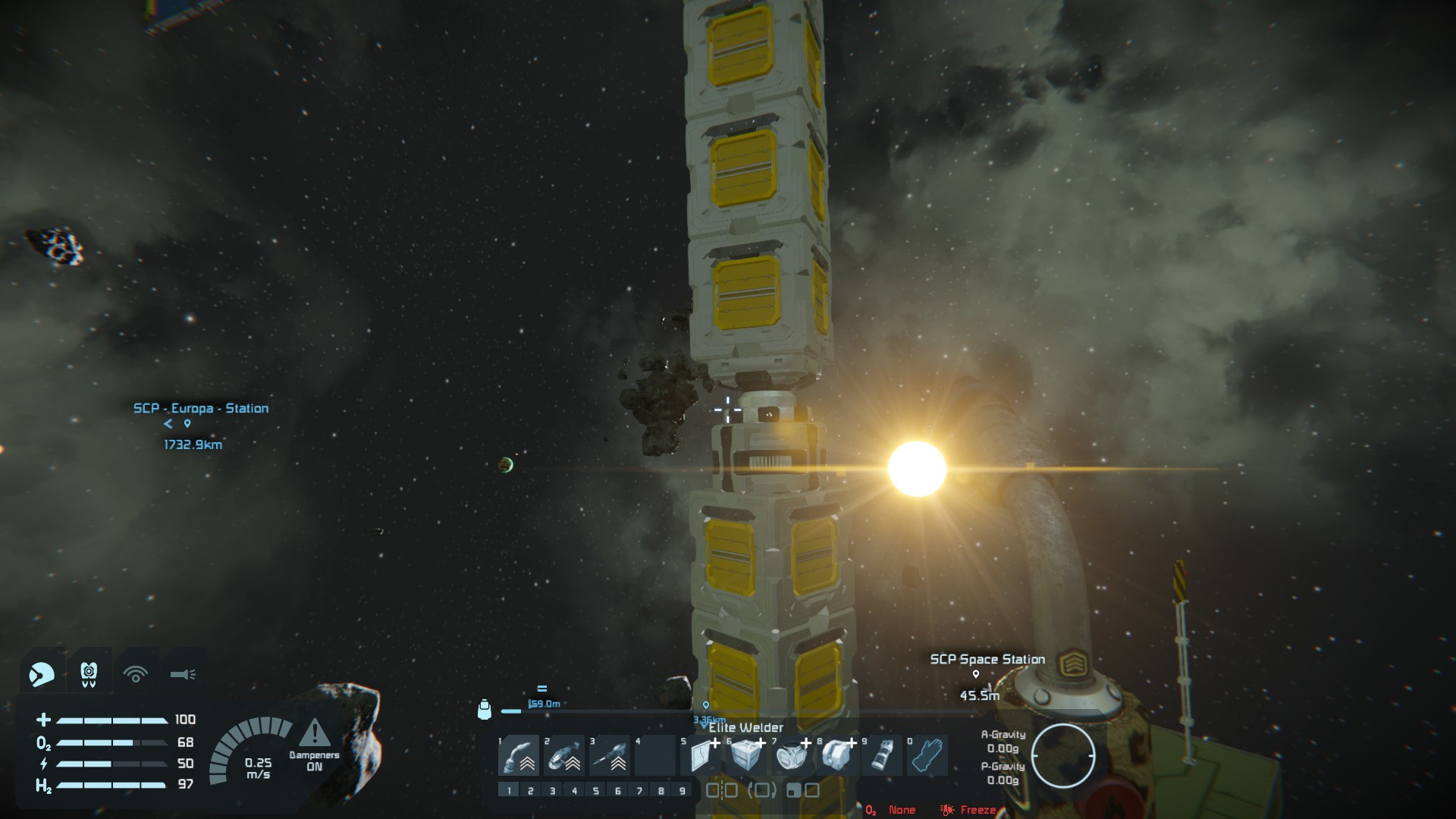Go to toolbar page 9

682,791
